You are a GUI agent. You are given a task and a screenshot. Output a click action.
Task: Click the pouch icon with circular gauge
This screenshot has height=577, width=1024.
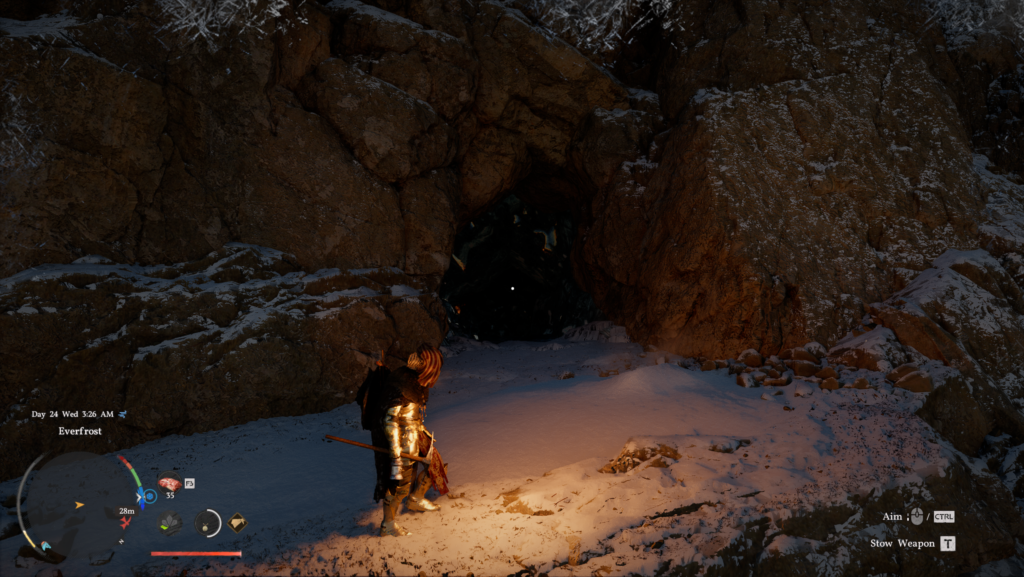coord(207,521)
